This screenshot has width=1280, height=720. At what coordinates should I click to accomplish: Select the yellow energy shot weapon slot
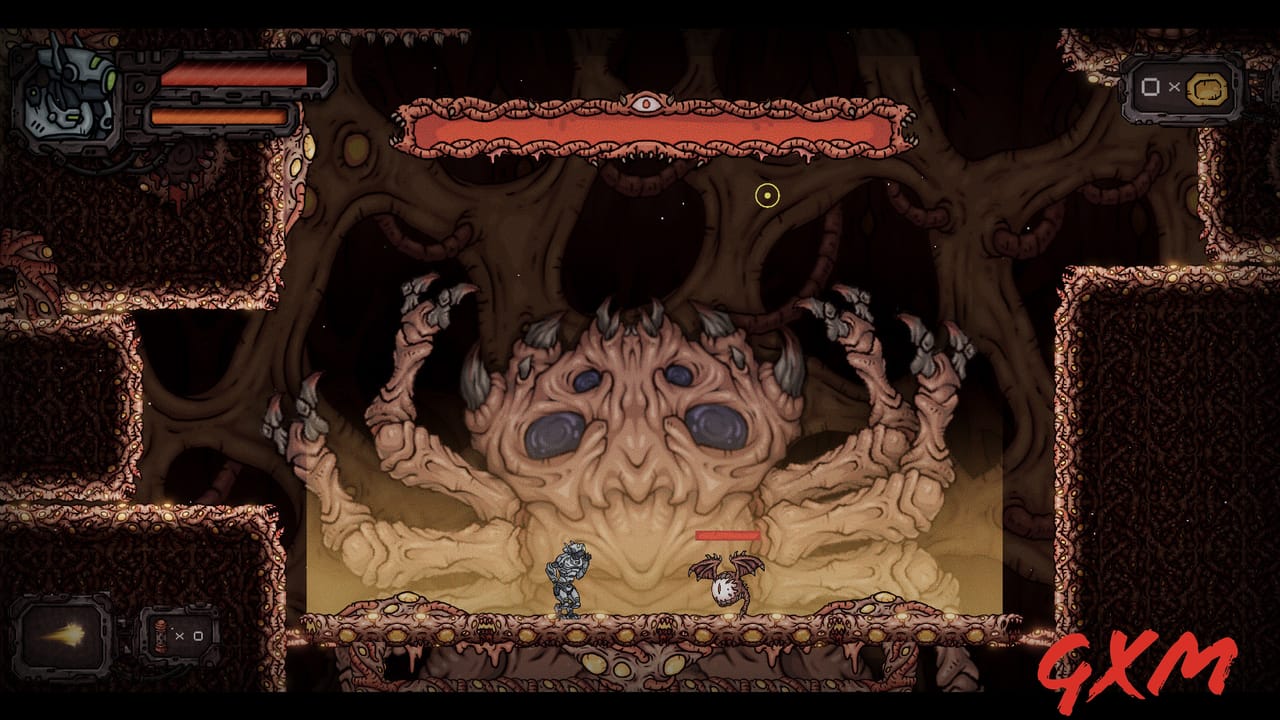62,634
